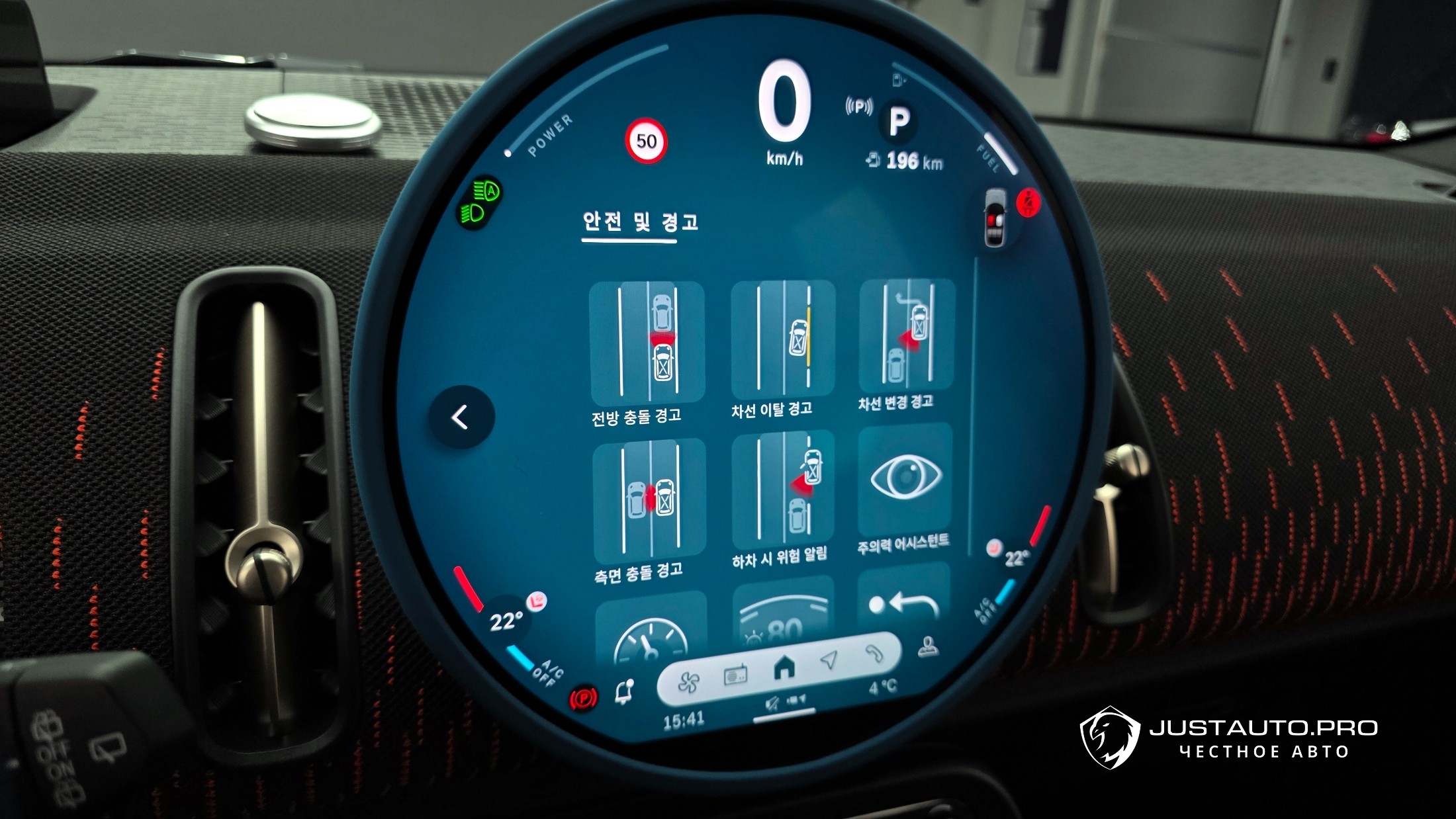Screen dimensions: 1456x819
Task: Open the radio media icon
Action: [x=735, y=675]
